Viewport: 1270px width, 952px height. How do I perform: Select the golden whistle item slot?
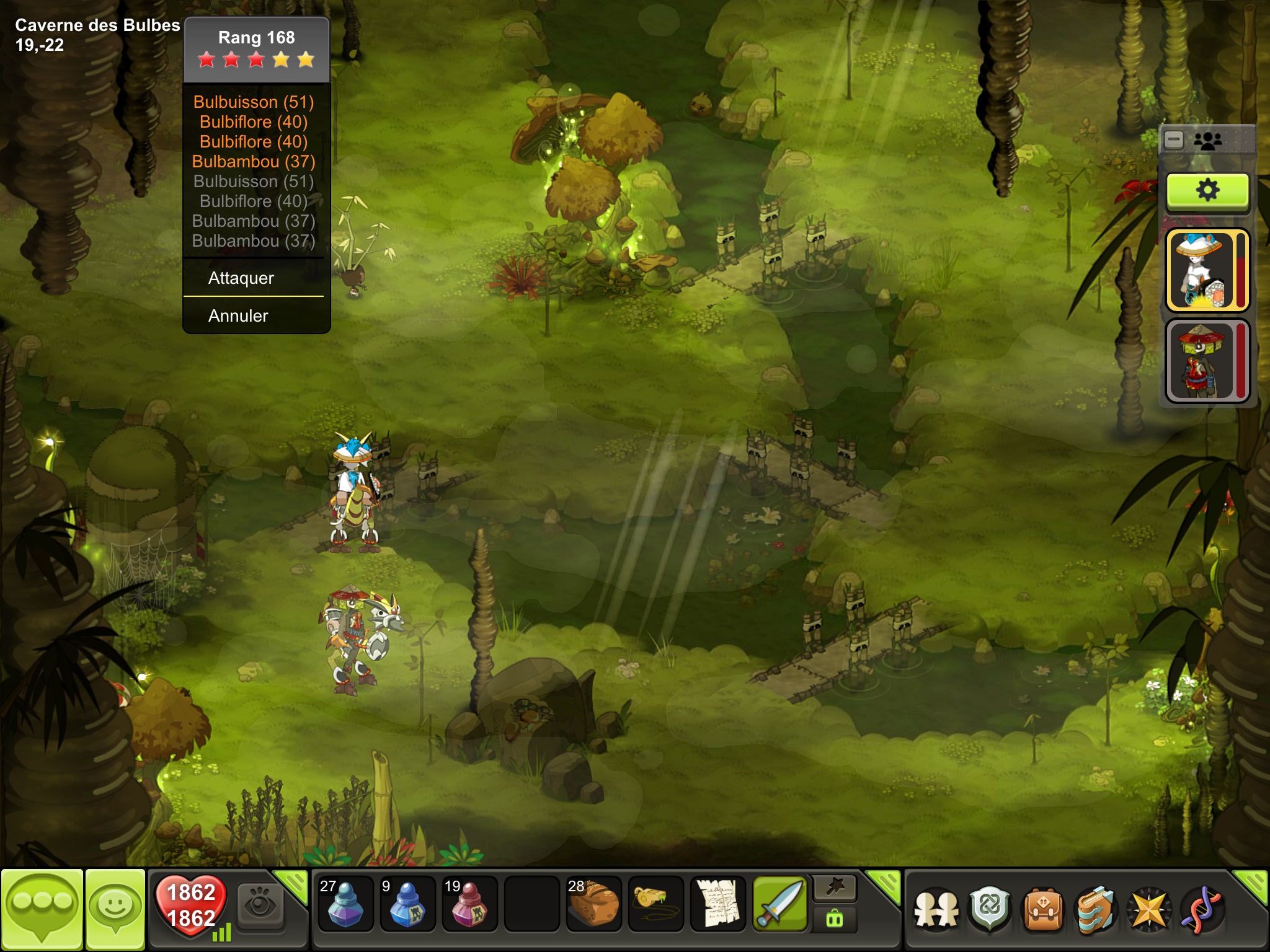(655, 904)
